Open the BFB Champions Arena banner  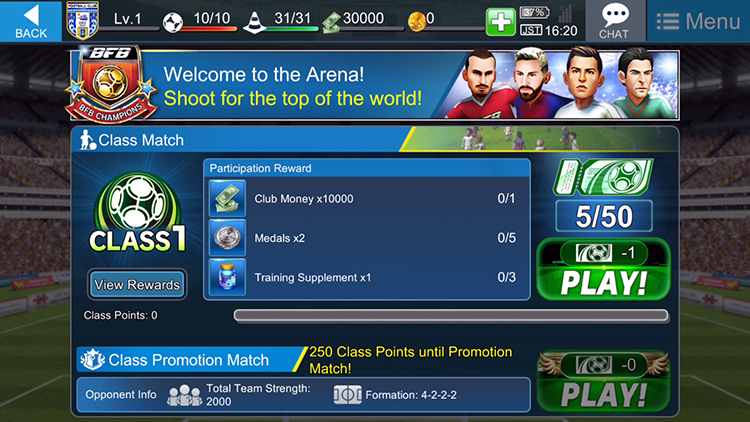click(374, 85)
